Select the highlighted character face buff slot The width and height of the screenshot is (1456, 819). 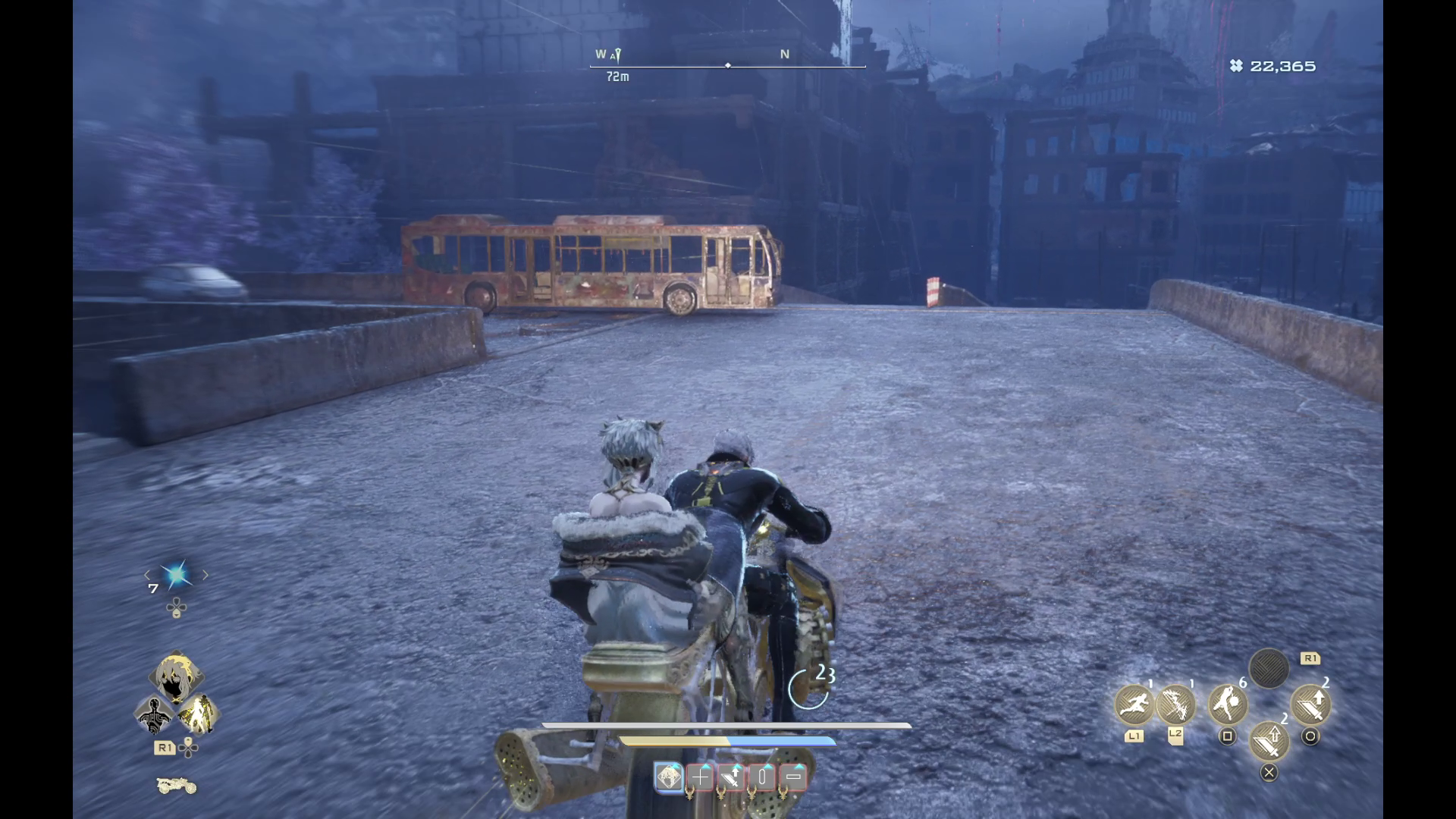coord(669,777)
